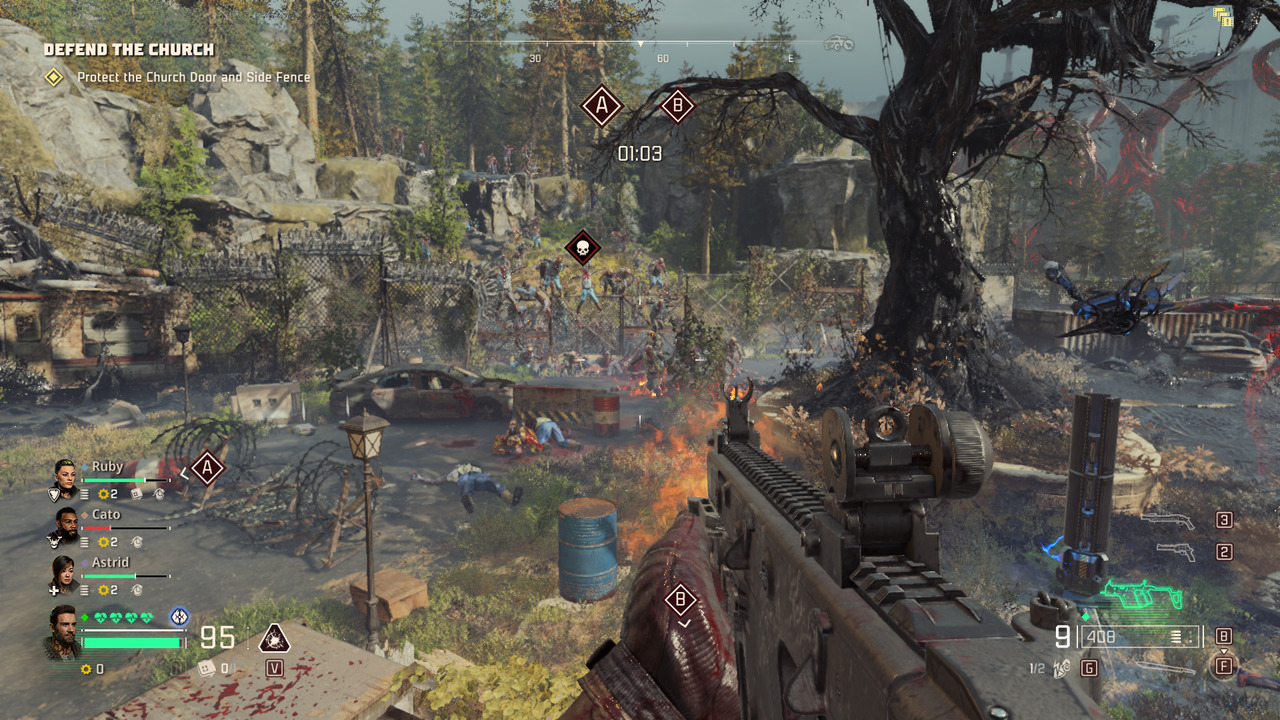
Task: Click the vehicle icon on the compass
Action: tap(838, 44)
